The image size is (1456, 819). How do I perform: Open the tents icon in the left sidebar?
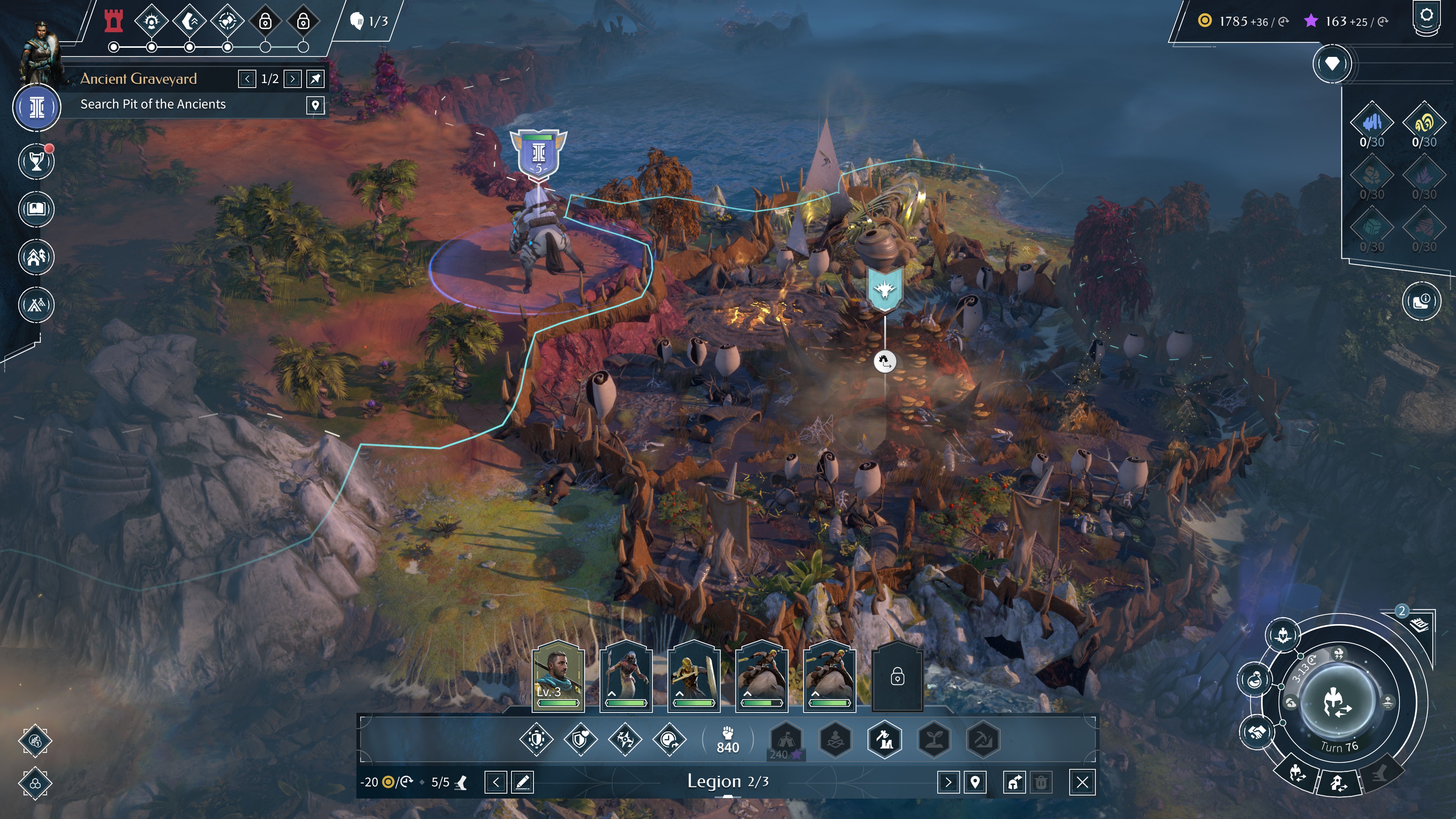pyautogui.click(x=37, y=305)
